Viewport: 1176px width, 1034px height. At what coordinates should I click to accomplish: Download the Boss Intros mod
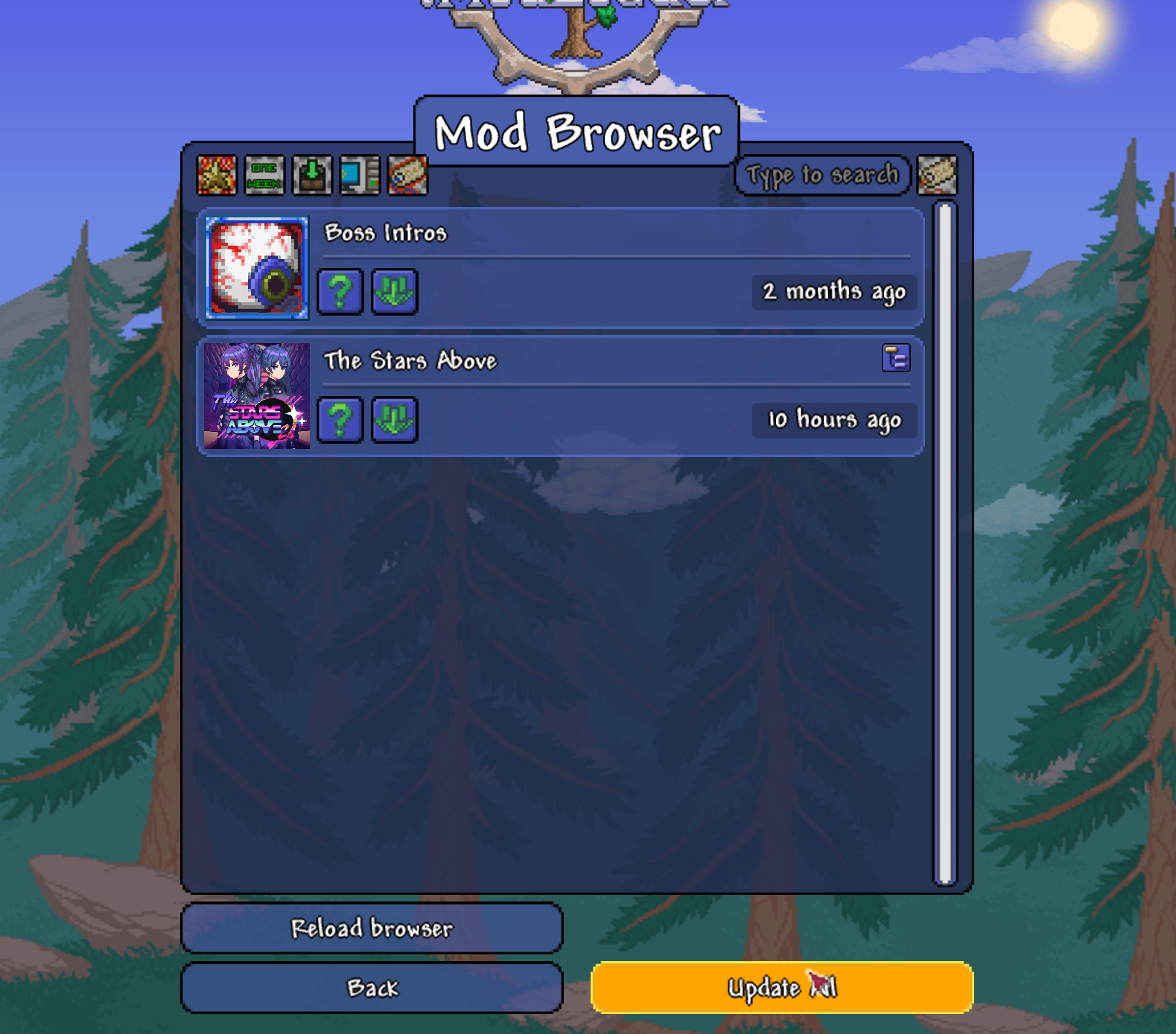[394, 292]
